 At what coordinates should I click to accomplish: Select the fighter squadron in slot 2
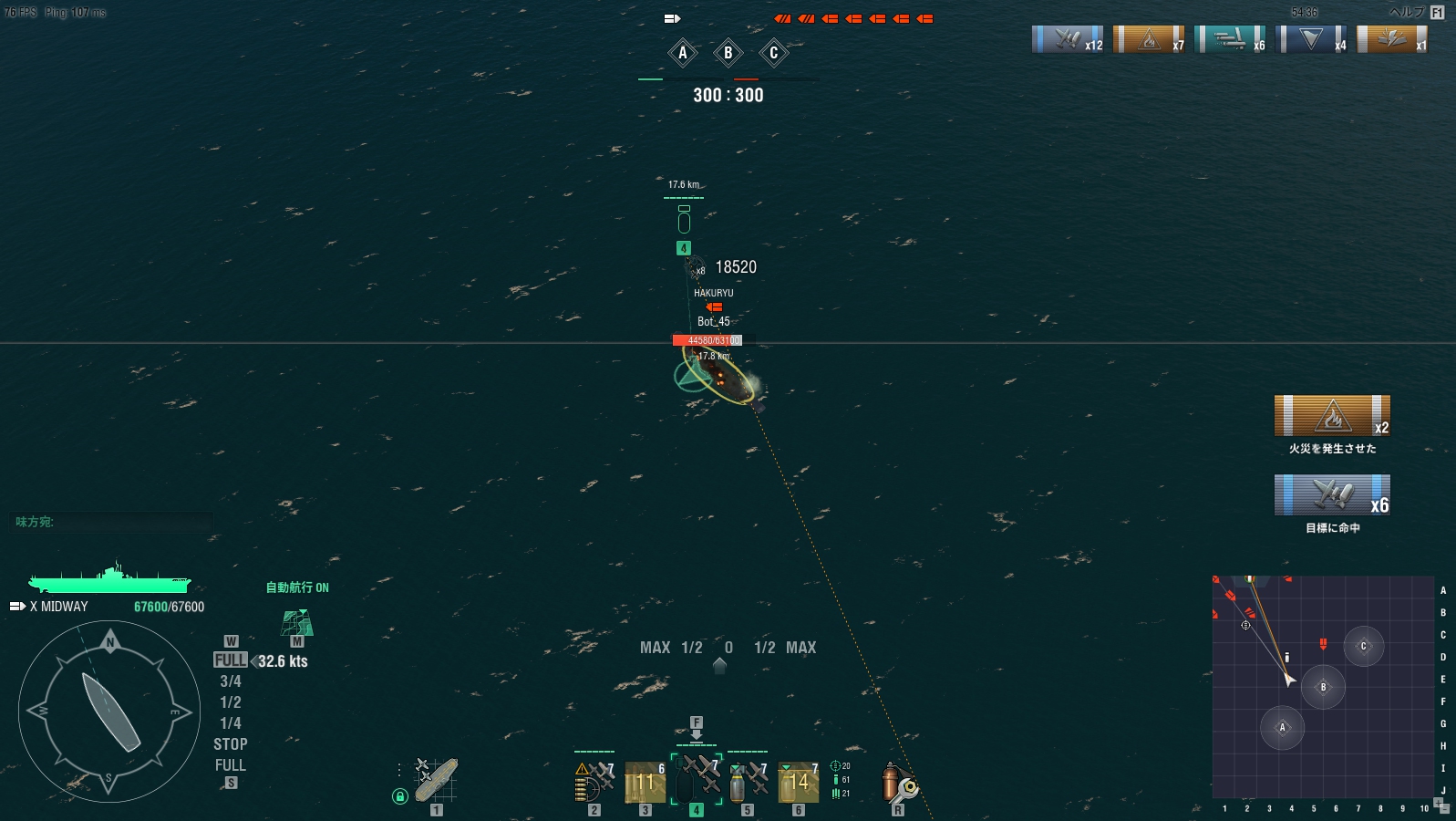(594, 782)
